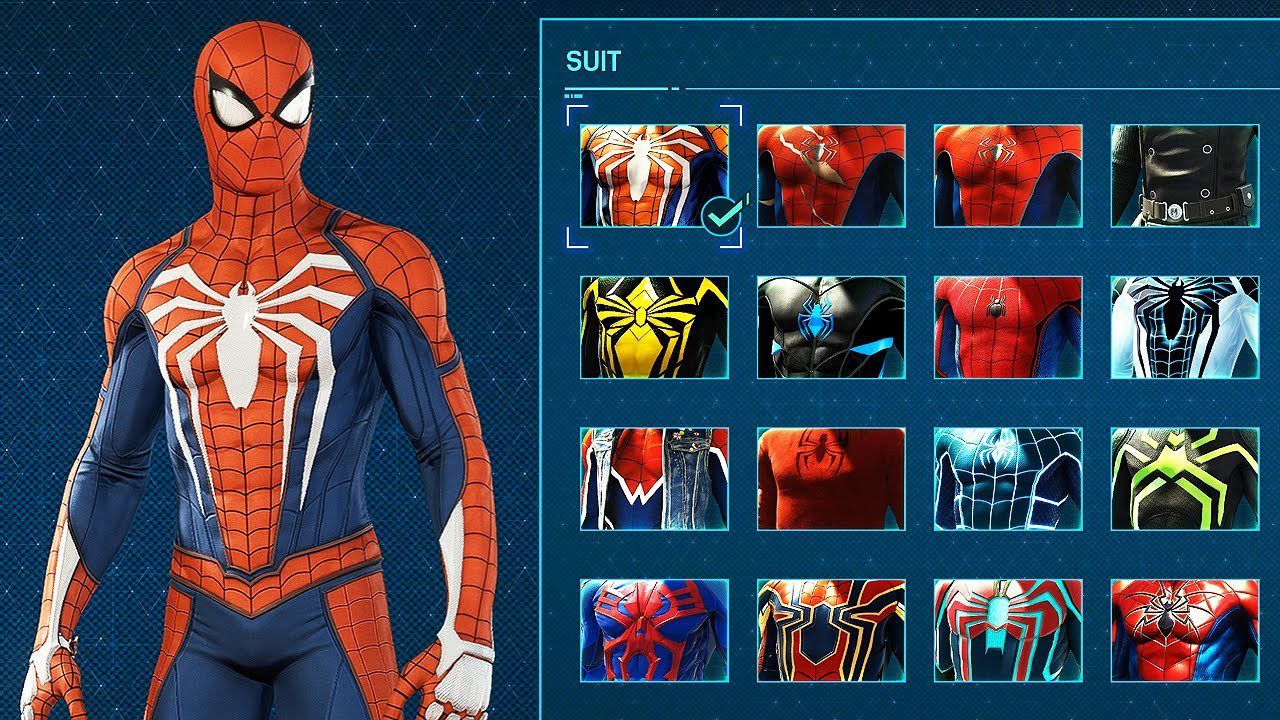This screenshot has height=720, width=1280.
Task: Choose the white suit with black spider
Action: pos(1185,327)
